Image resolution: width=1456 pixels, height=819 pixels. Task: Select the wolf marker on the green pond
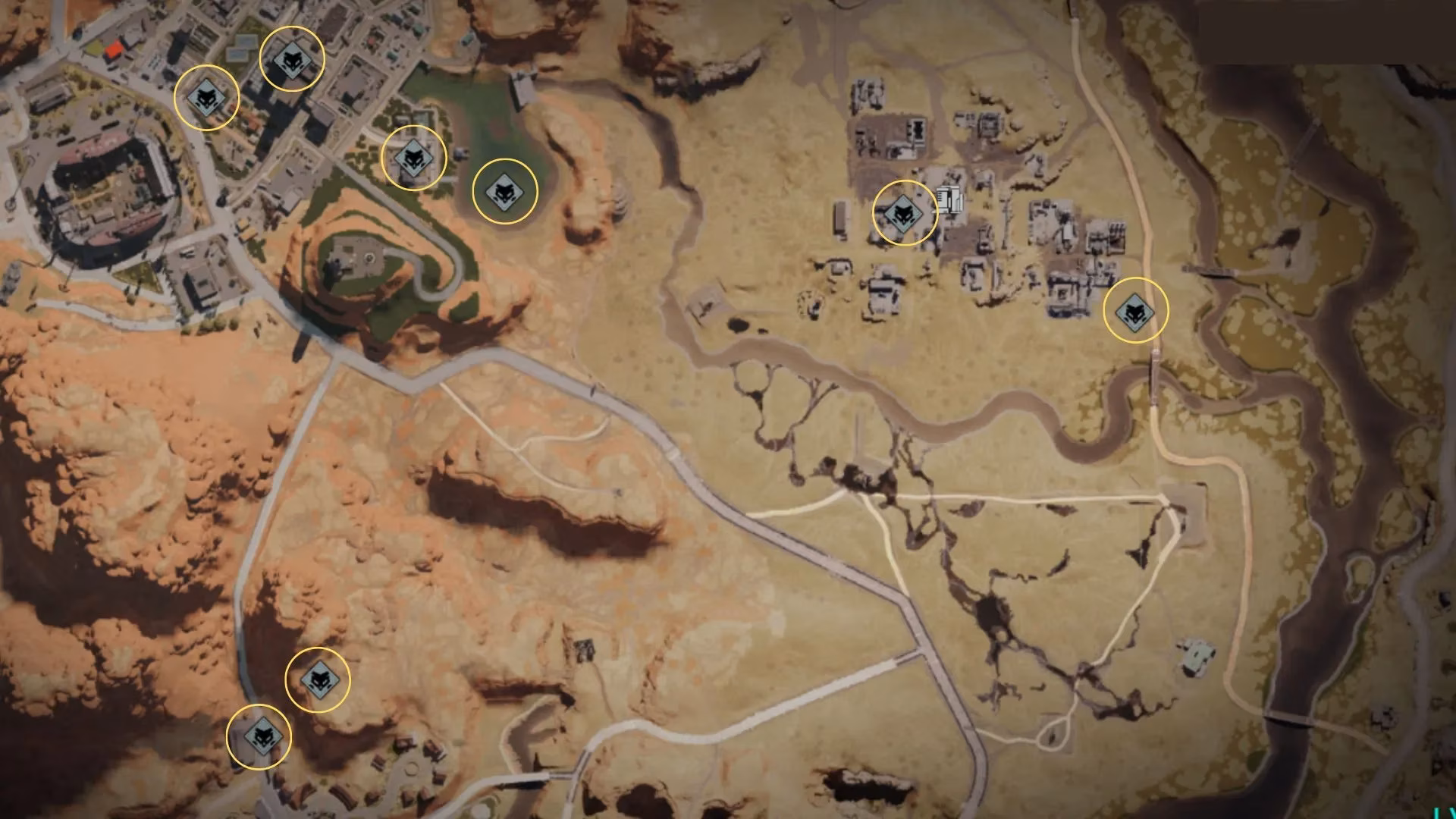click(504, 191)
